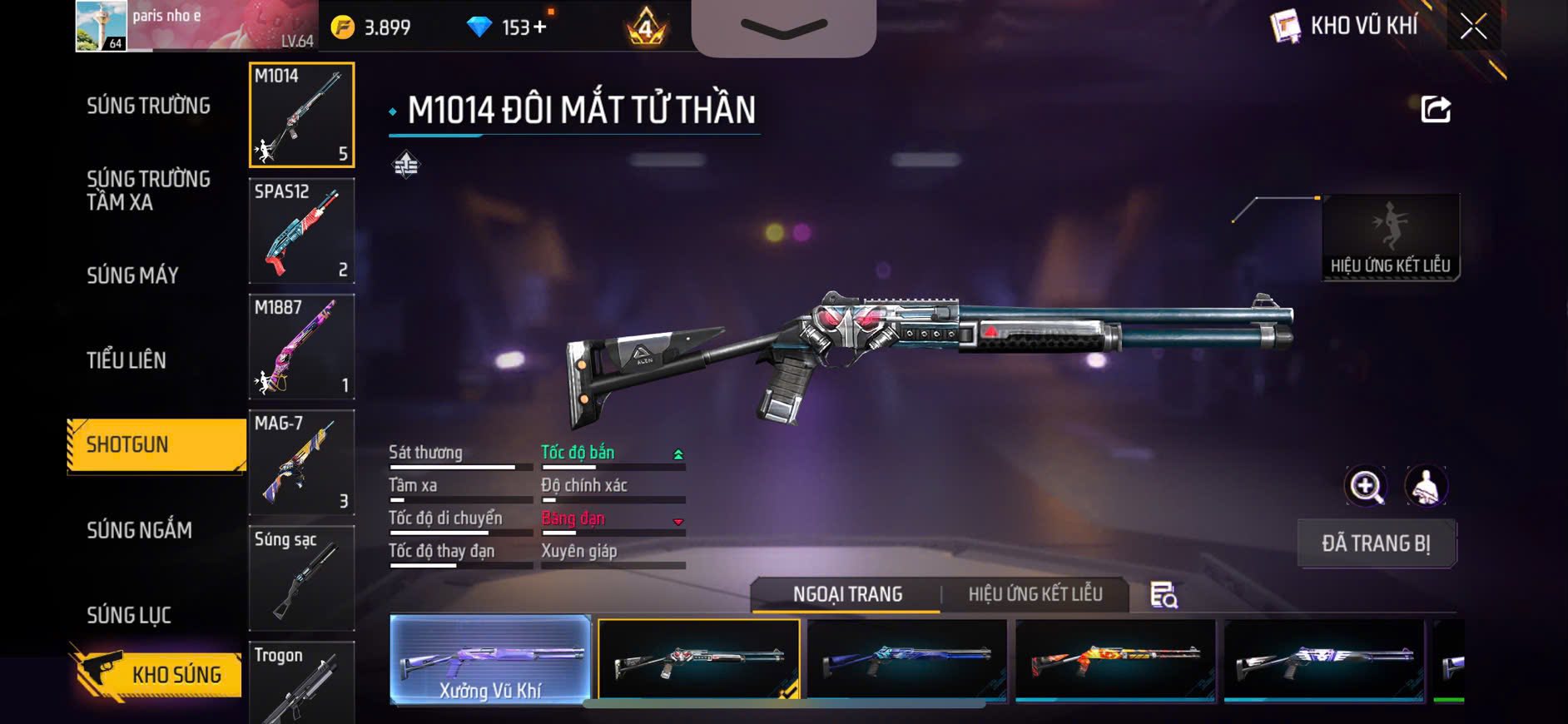Choose the Tiểu Liên category
This screenshot has width=1568, height=724.
coord(127,360)
